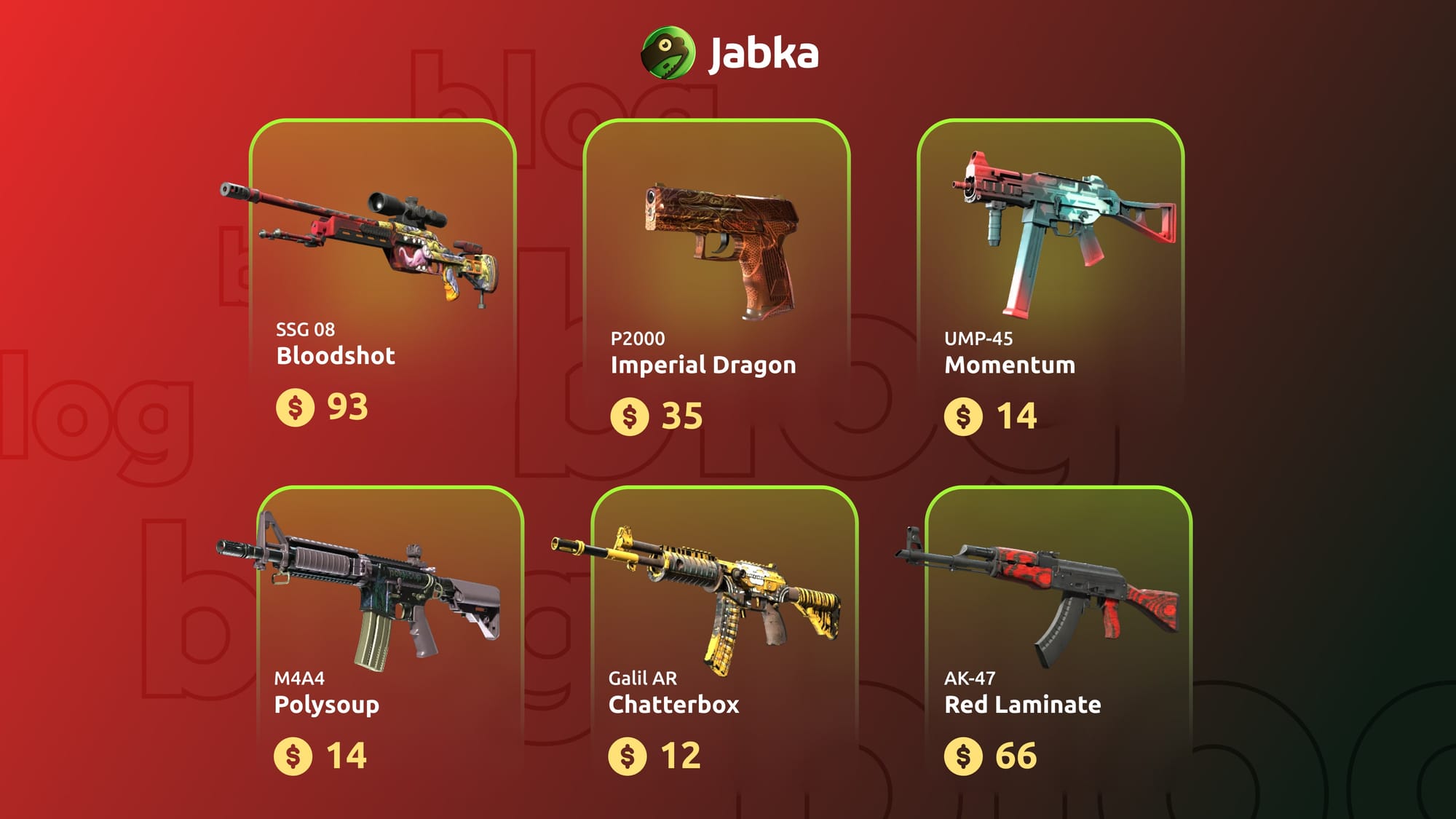Open the AK-47 Red Laminate card
The image size is (1456, 819).
point(1058,641)
